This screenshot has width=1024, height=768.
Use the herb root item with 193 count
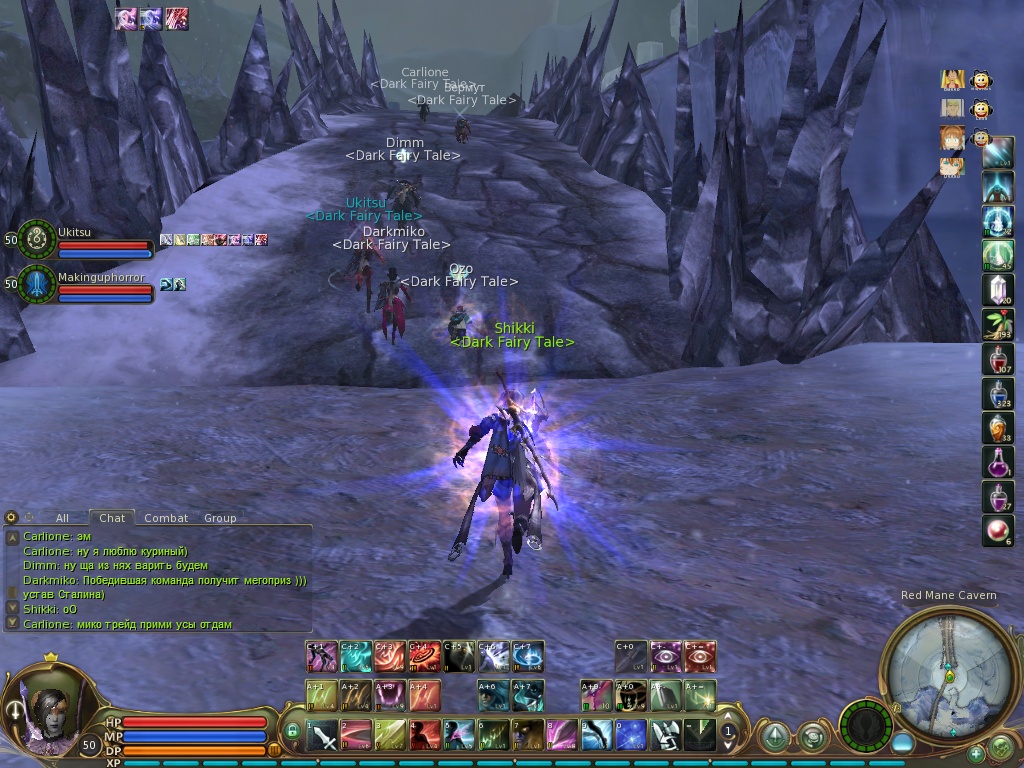tap(997, 324)
